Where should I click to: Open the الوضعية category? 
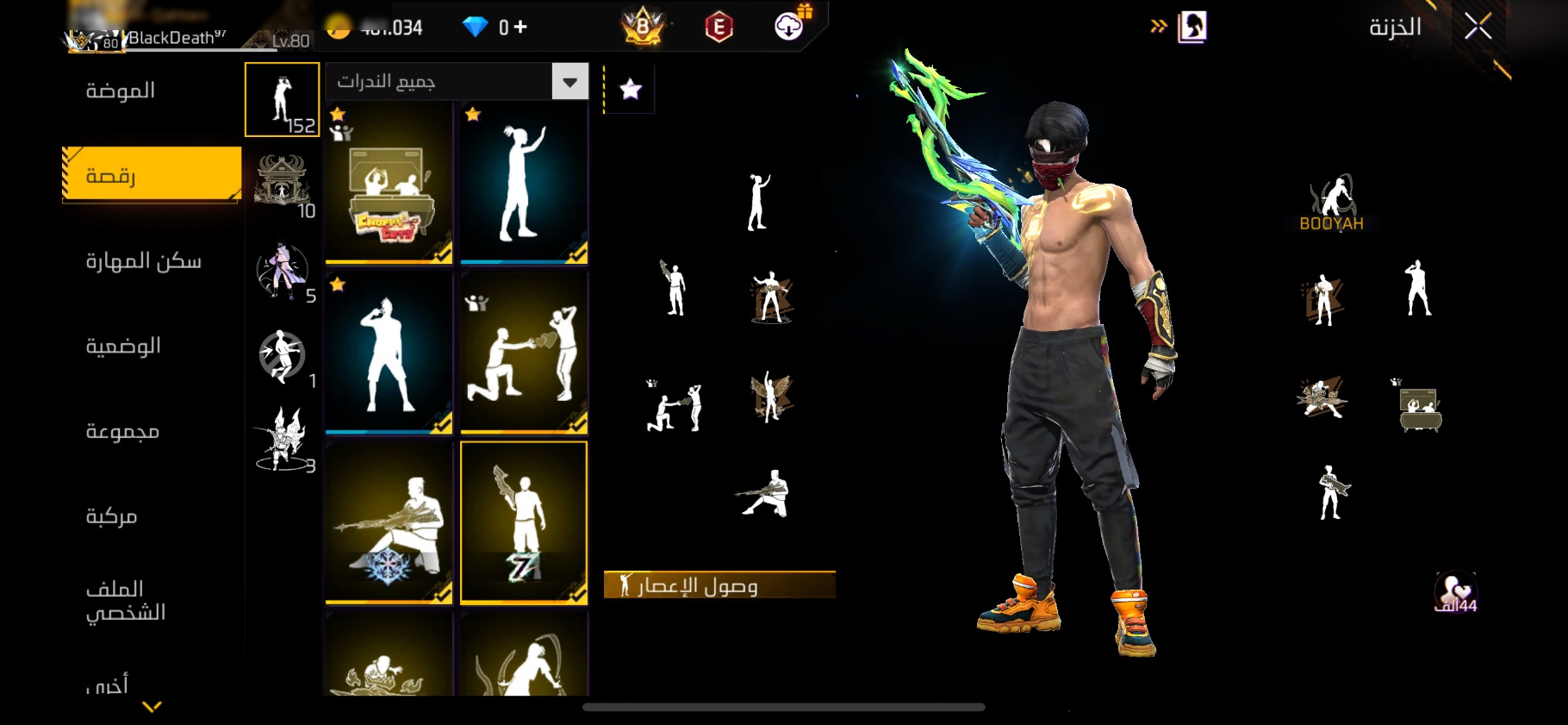click(123, 346)
